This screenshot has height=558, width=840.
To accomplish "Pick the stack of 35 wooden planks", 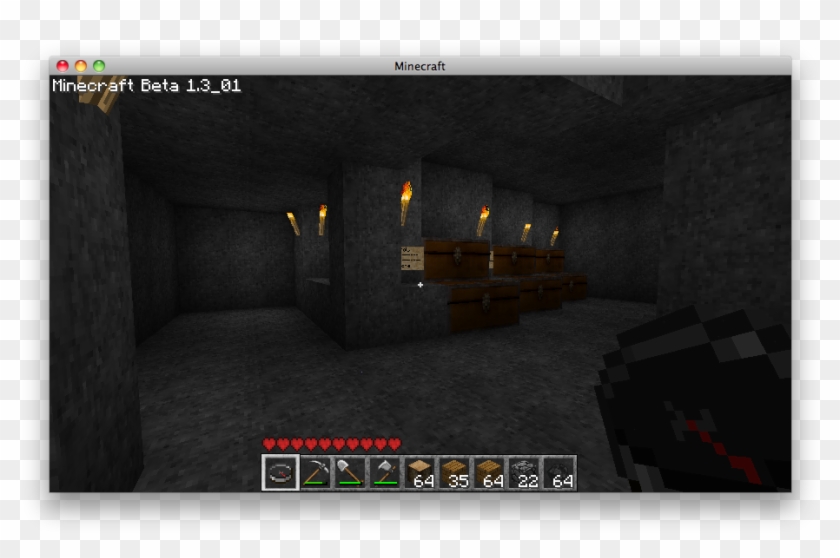I will (x=455, y=472).
